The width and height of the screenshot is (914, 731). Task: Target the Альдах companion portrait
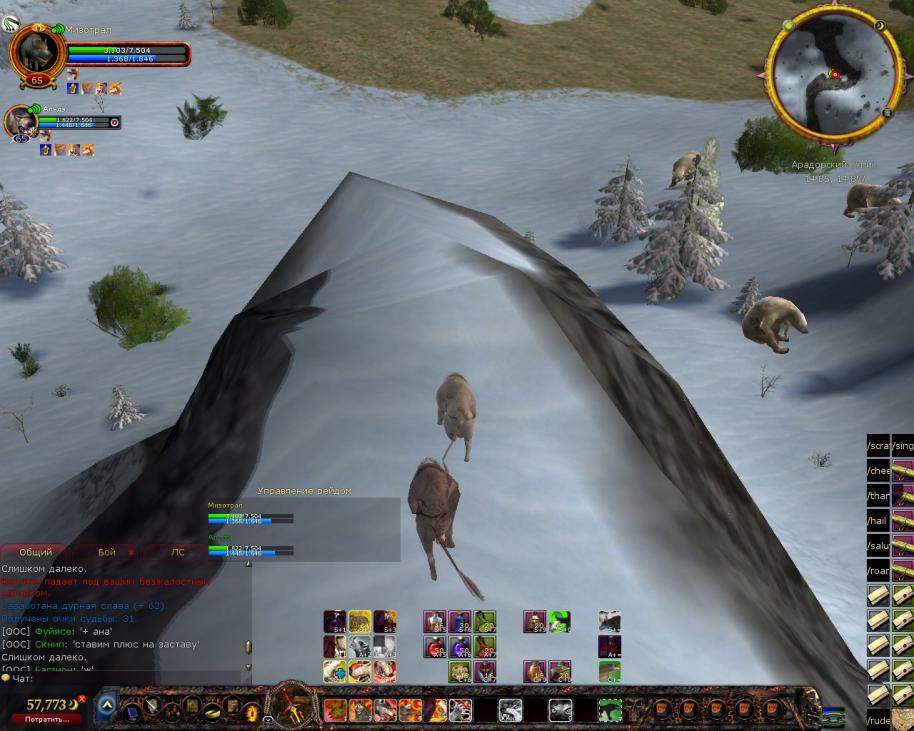pyautogui.click(x=22, y=121)
